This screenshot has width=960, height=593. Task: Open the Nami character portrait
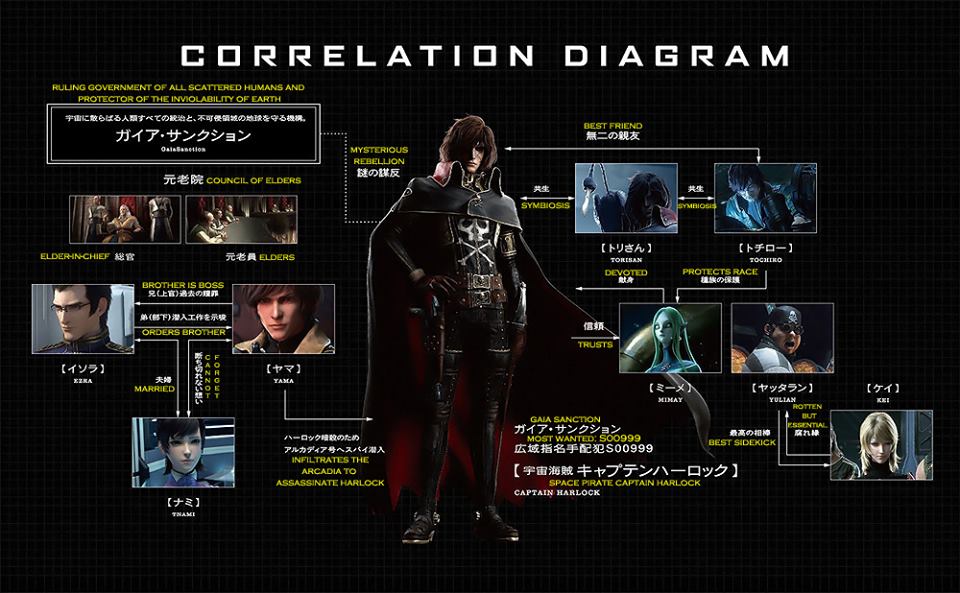[x=183, y=452]
